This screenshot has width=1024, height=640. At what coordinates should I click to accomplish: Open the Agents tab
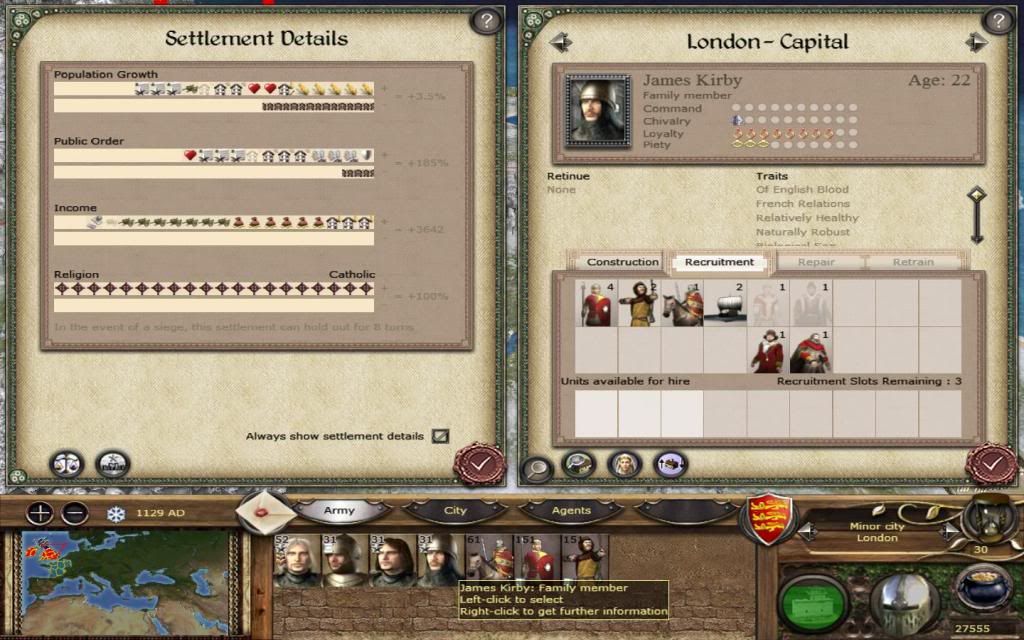(571, 511)
